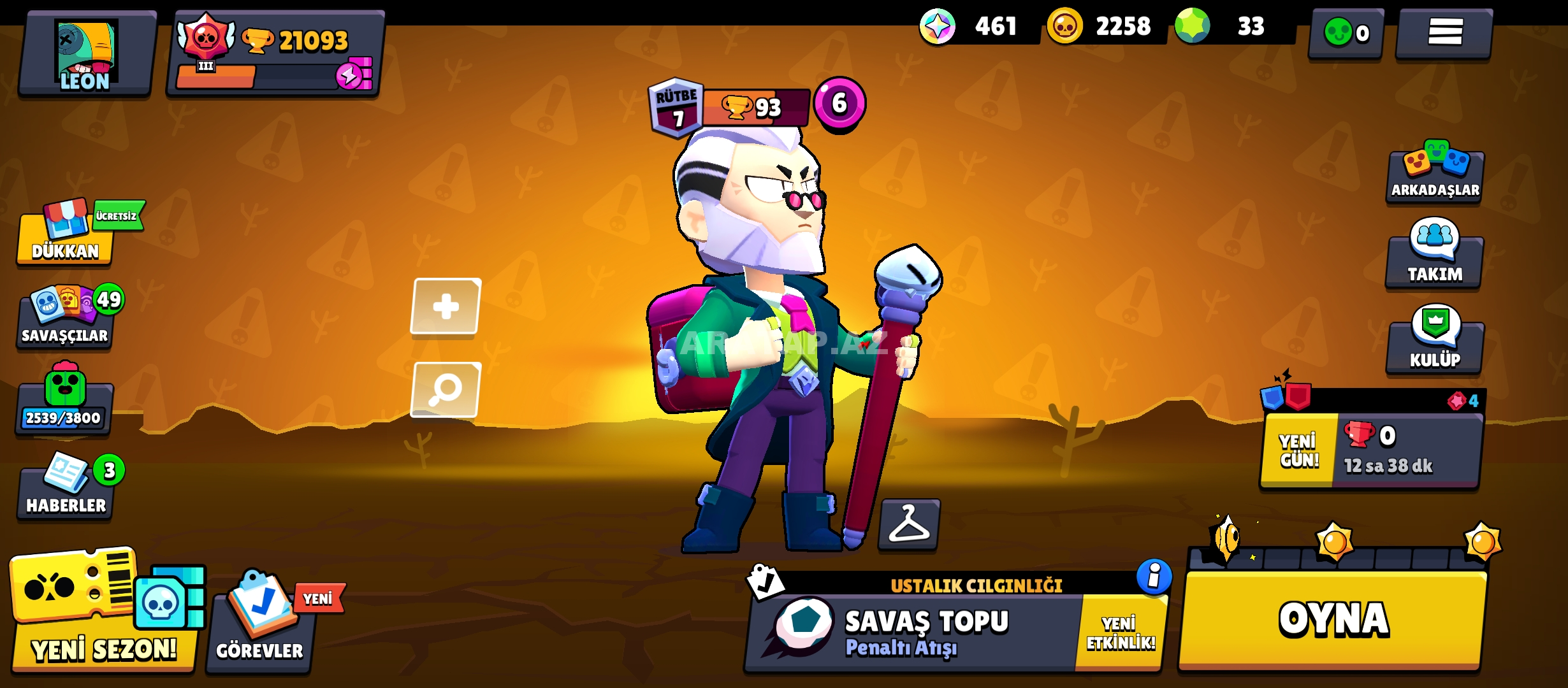Show event info with the blue i icon
The height and width of the screenshot is (688, 1568).
click(1154, 577)
